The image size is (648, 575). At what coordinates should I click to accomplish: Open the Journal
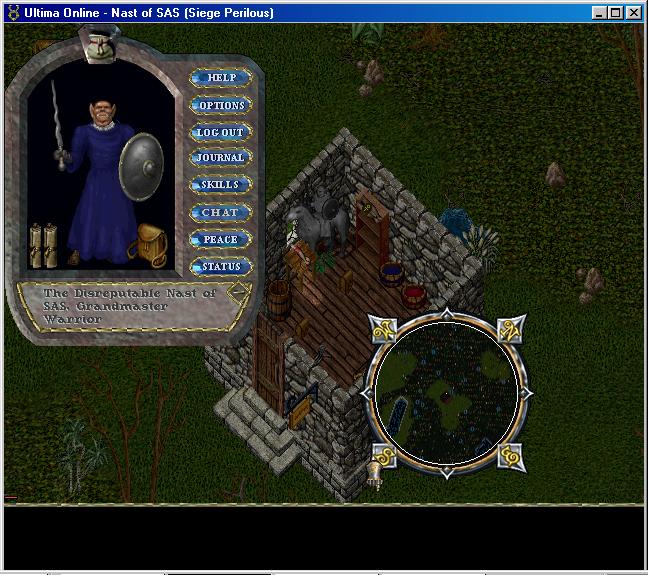tap(221, 158)
